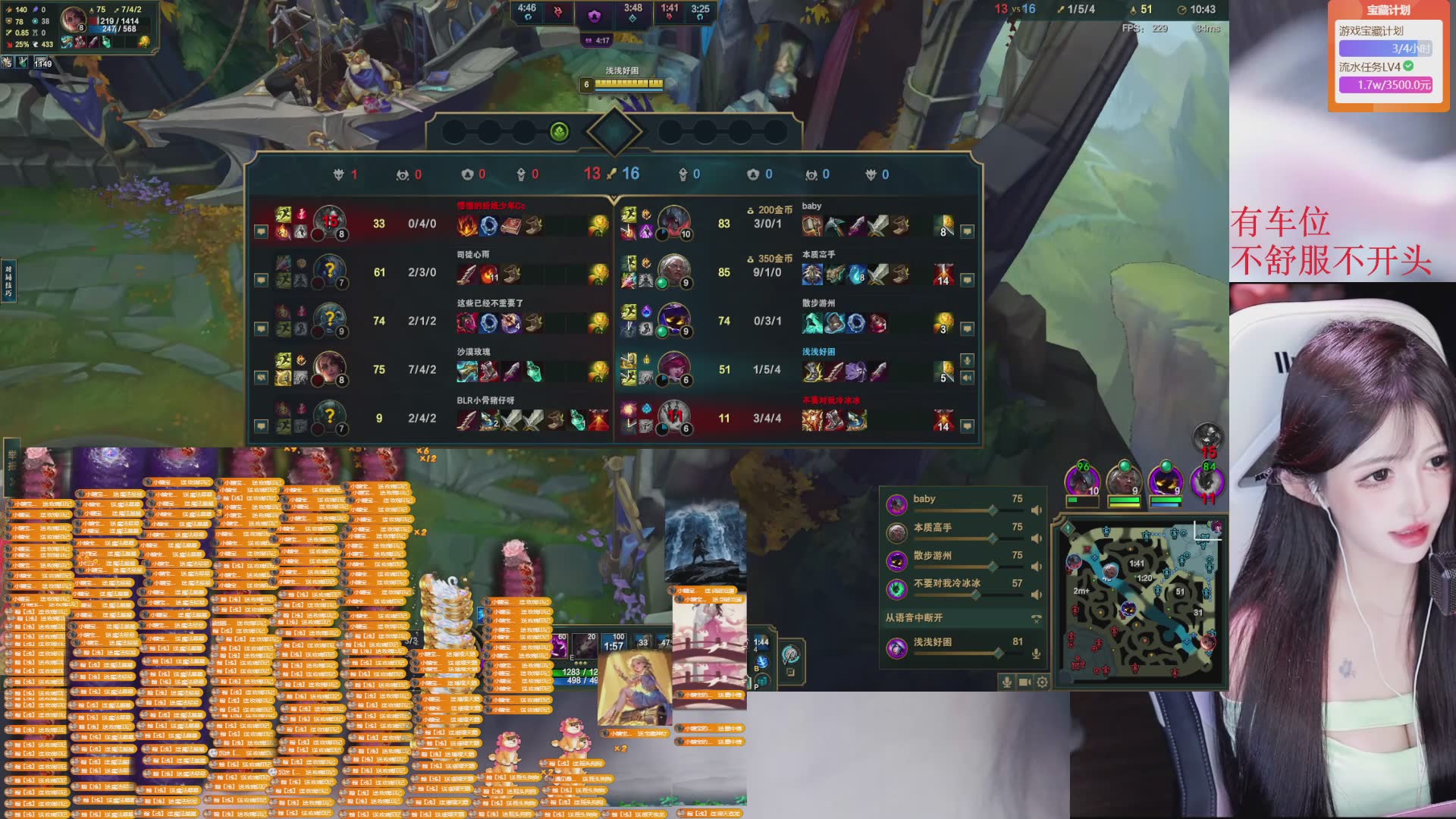This screenshot has height=819, width=1456.
Task: Open voice settings gear icon
Action: pyautogui.click(x=1043, y=682)
